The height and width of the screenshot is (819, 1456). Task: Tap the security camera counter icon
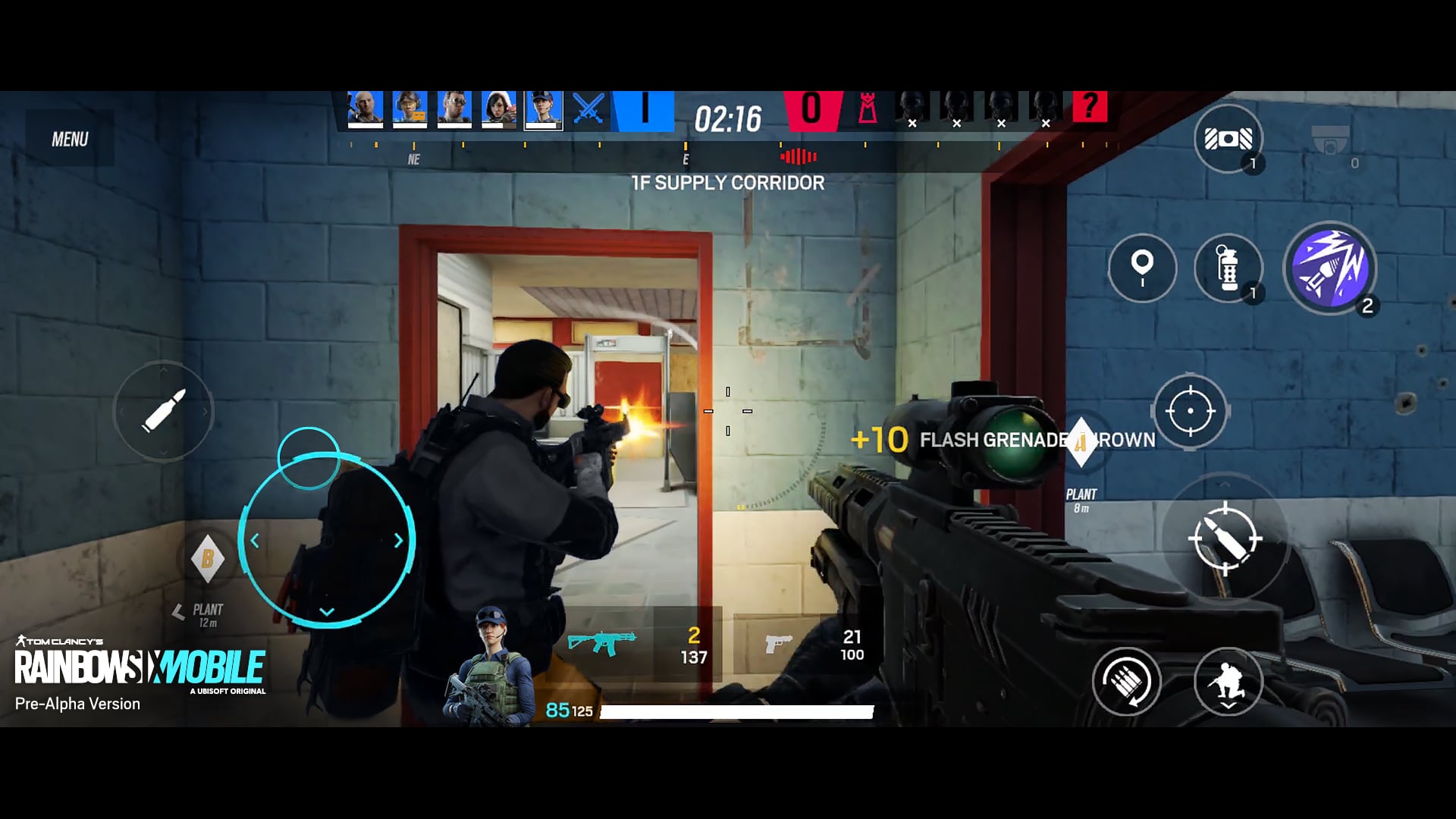coord(1332,138)
